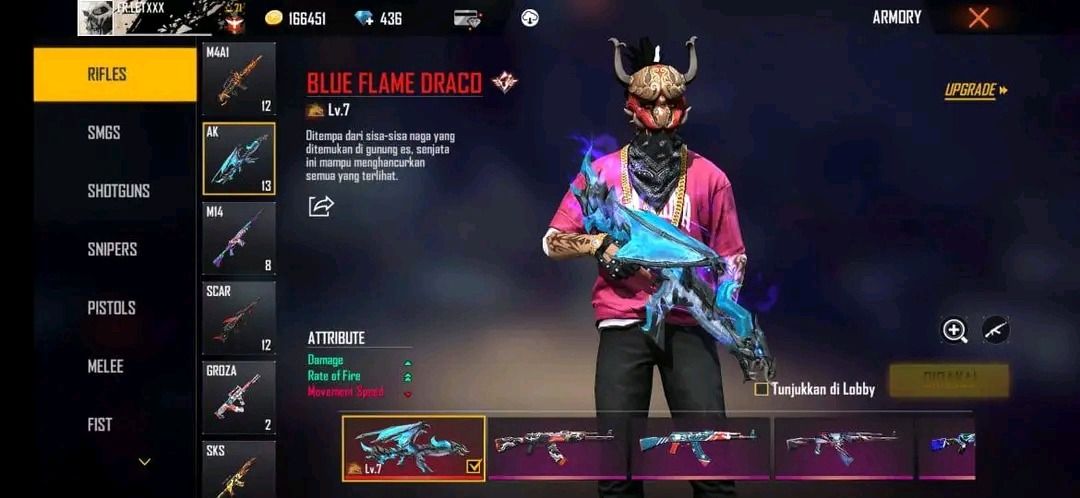Switch to the Rifles category
The width and height of the screenshot is (1080, 498).
(115, 74)
